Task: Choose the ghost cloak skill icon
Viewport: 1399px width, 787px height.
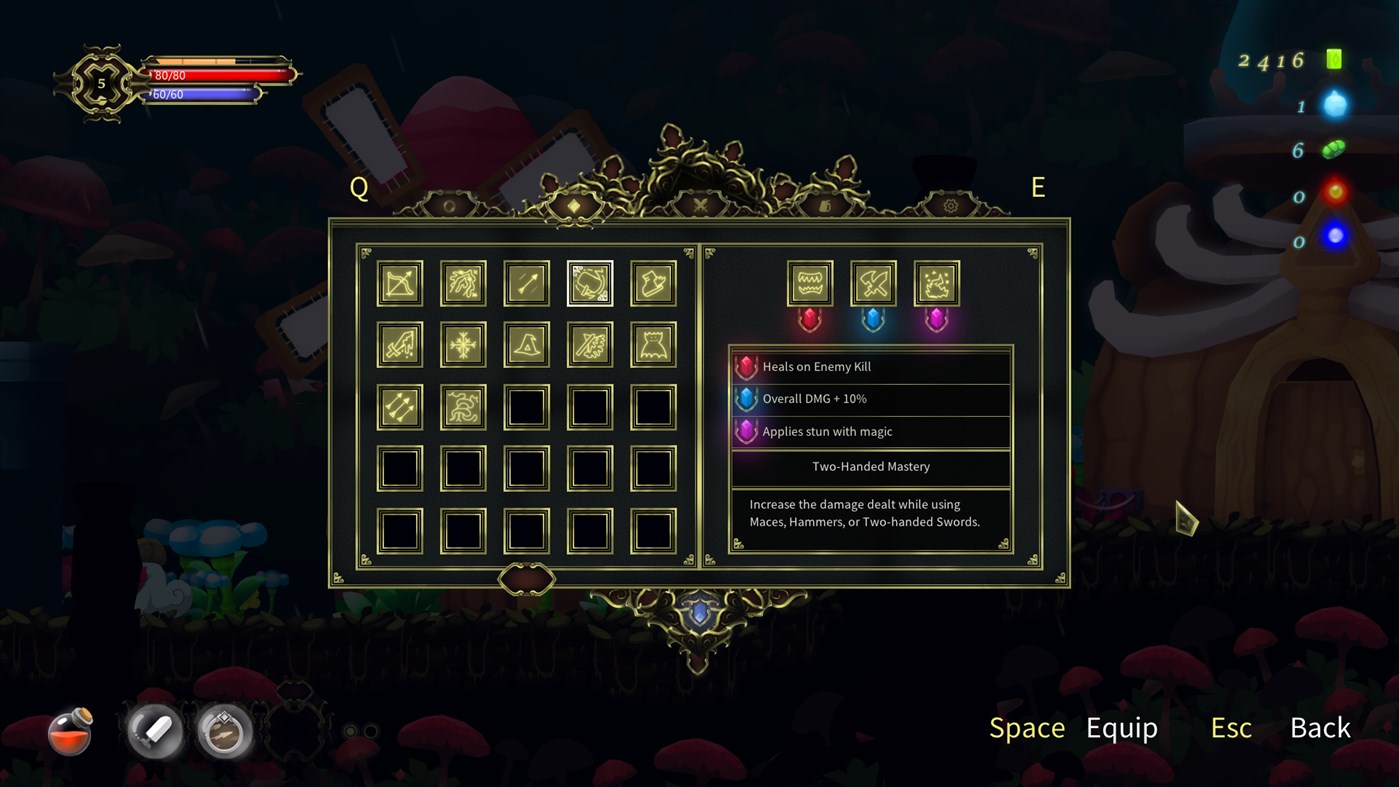Action: (654, 345)
